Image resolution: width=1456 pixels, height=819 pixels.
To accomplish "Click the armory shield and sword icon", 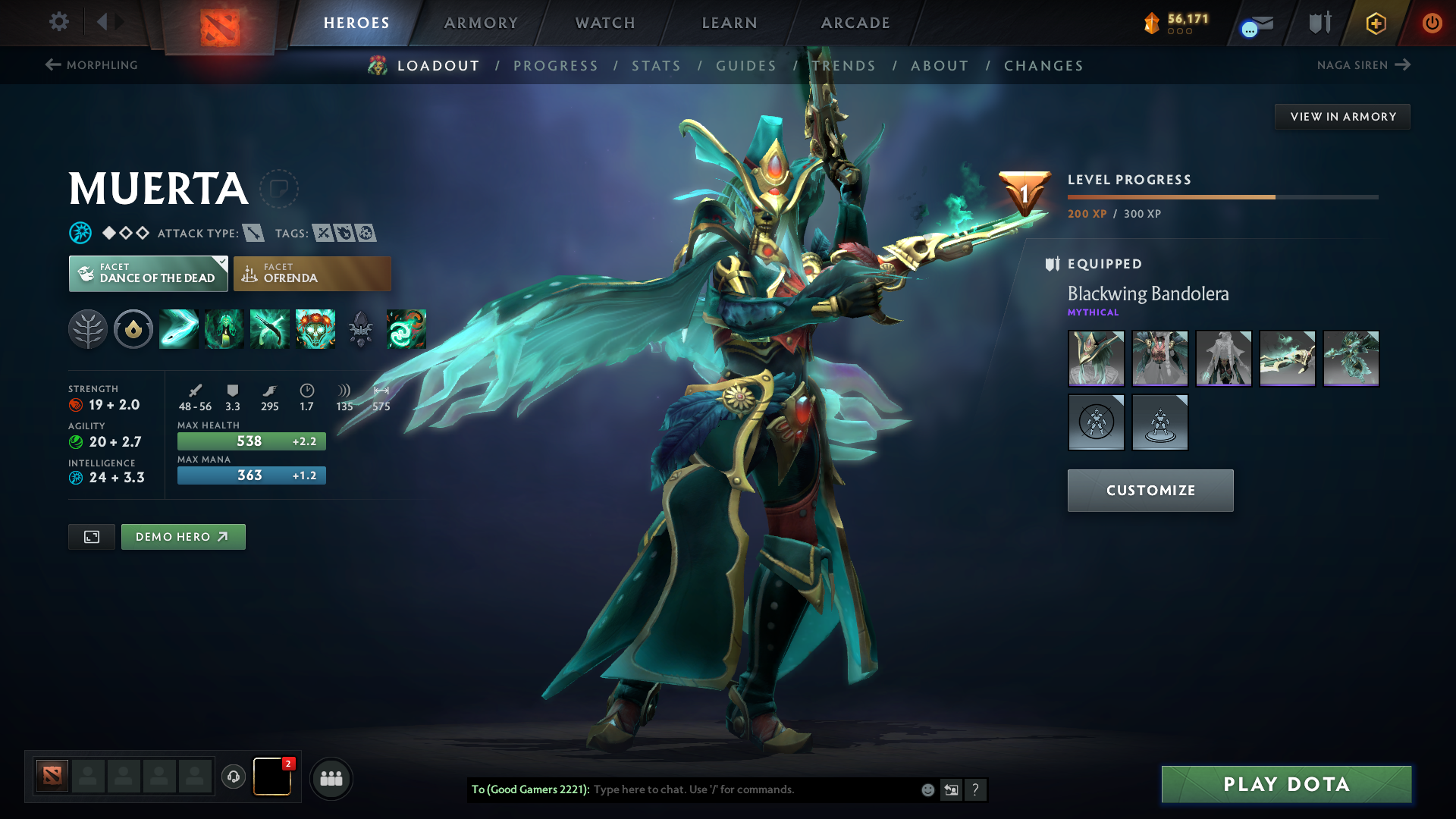I will 1319,23.
